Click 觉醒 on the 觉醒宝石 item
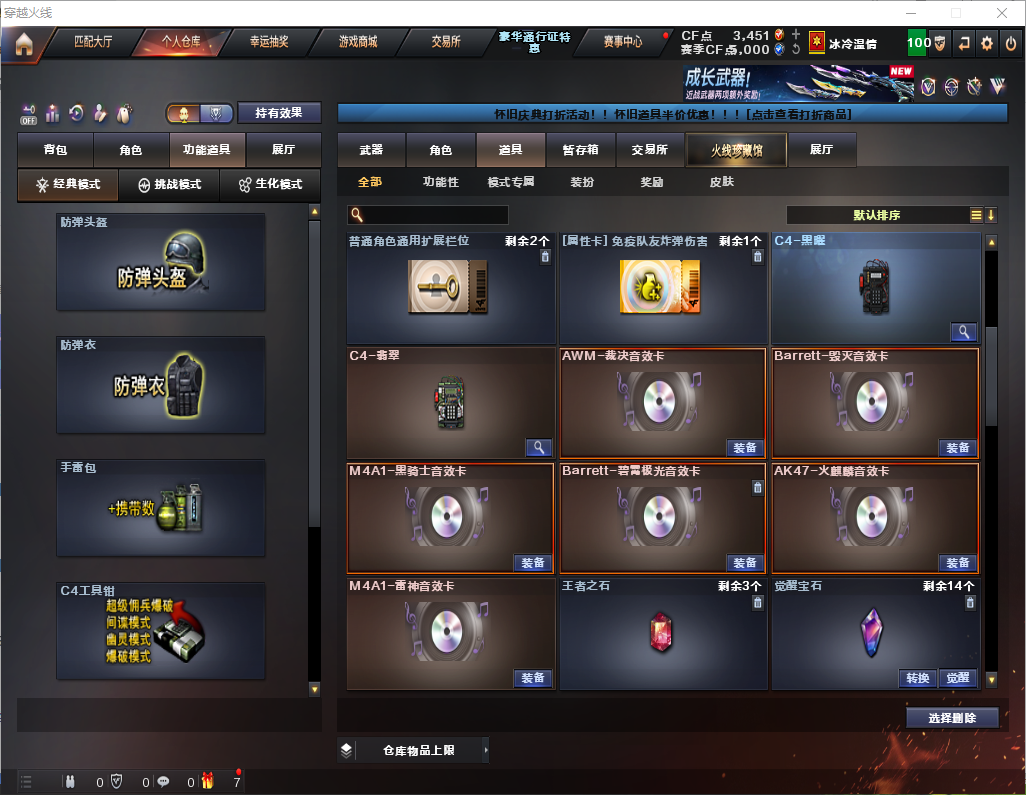Viewport: 1026px width, 795px height. 957,678
